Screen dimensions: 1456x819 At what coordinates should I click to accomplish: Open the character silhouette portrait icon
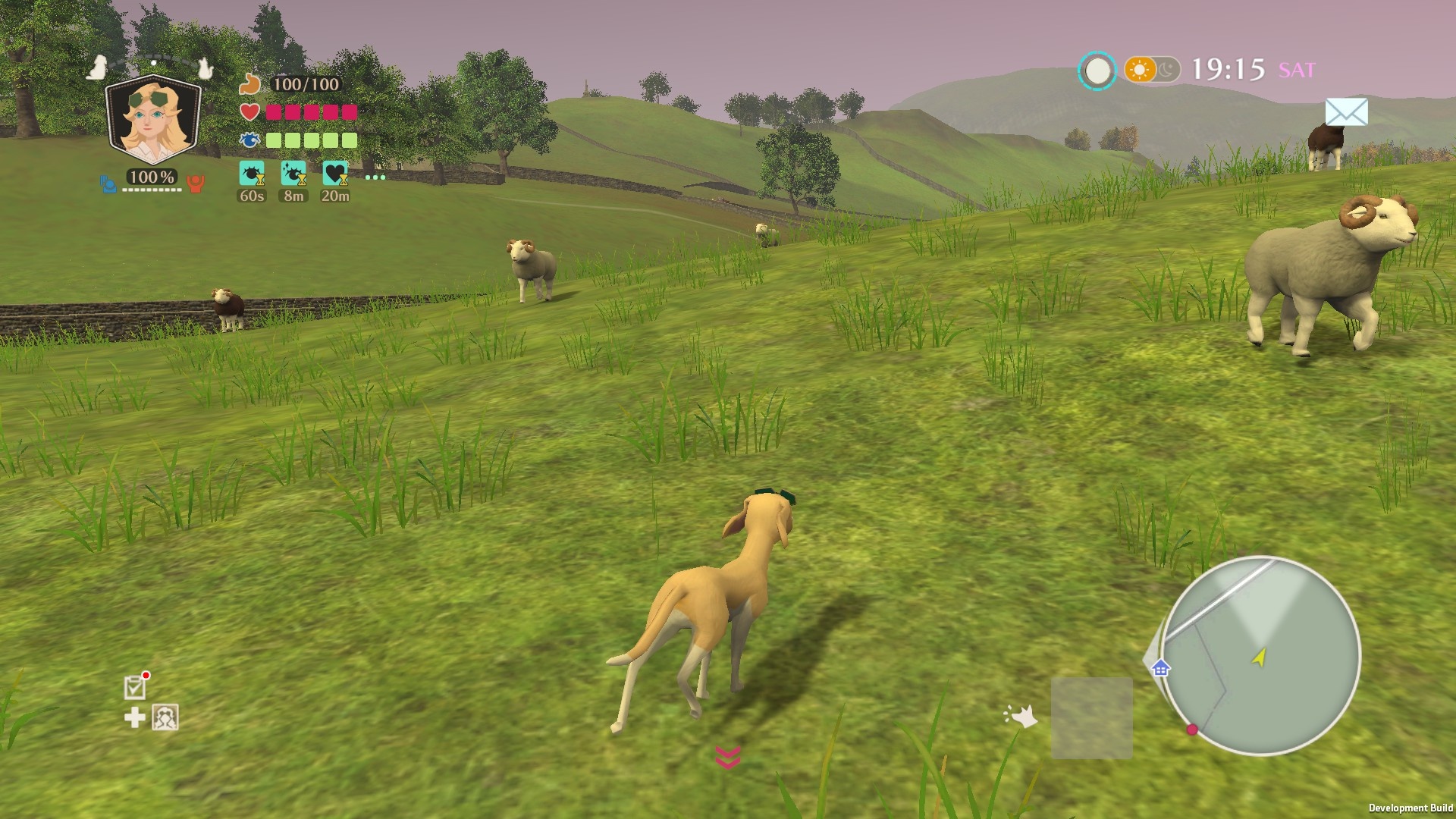tap(165, 717)
